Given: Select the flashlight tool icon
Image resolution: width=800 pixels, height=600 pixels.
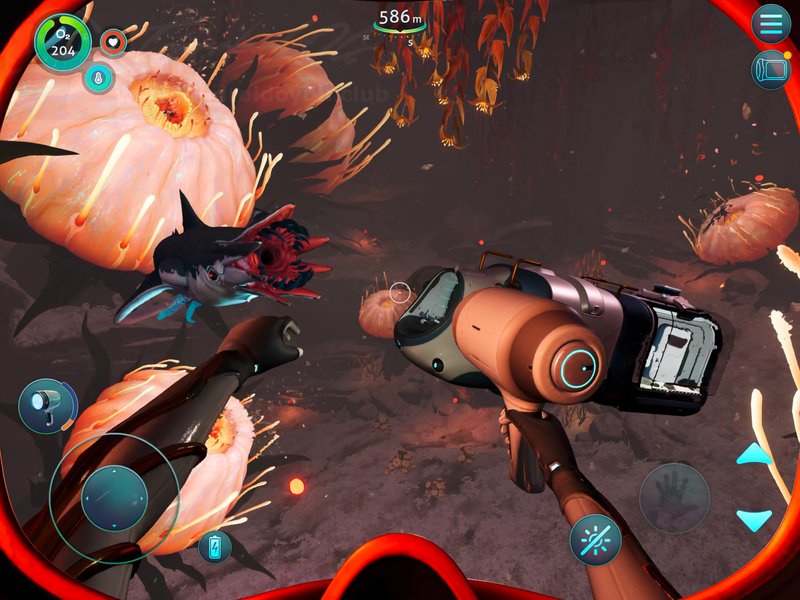Looking at the screenshot, I should 47,405.
